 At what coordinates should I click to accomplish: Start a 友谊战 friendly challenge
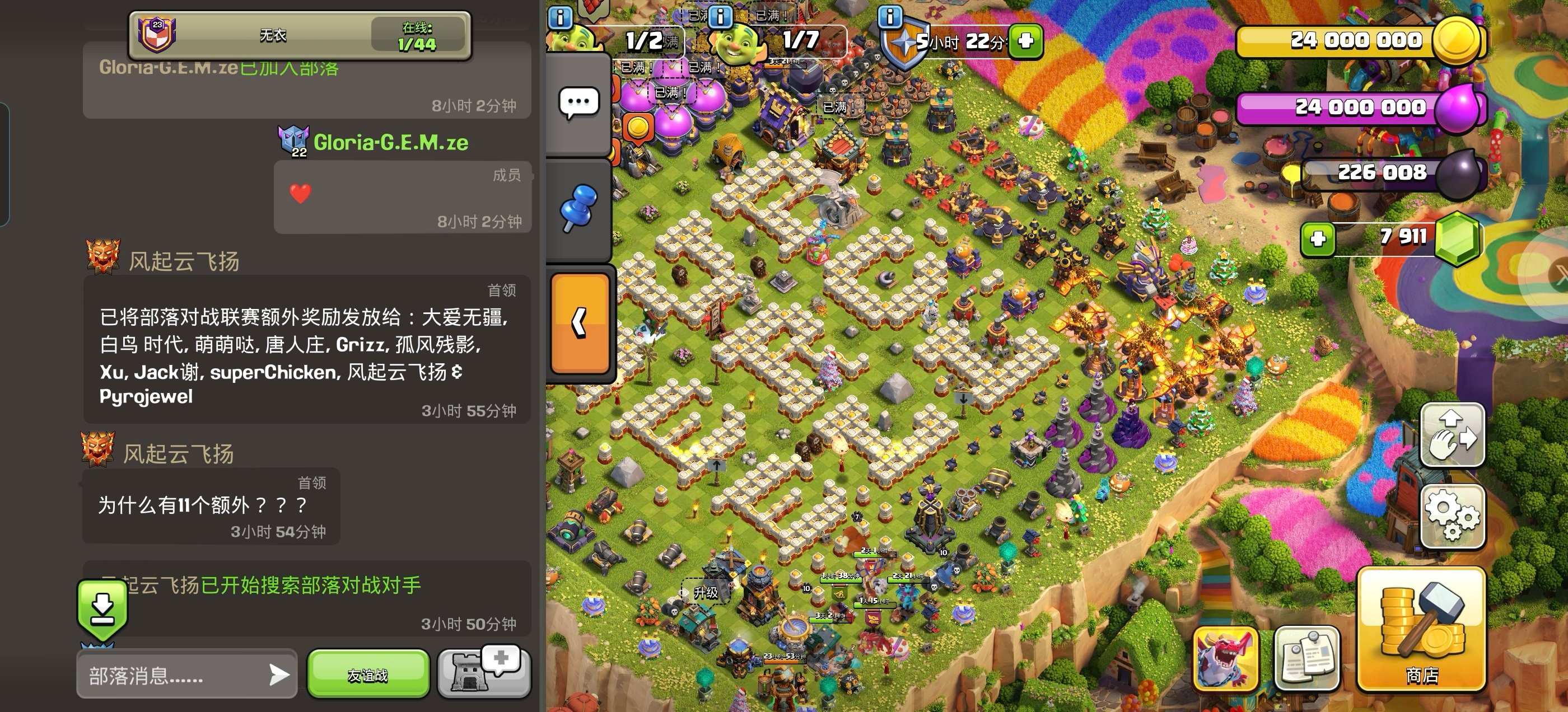click(368, 674)
